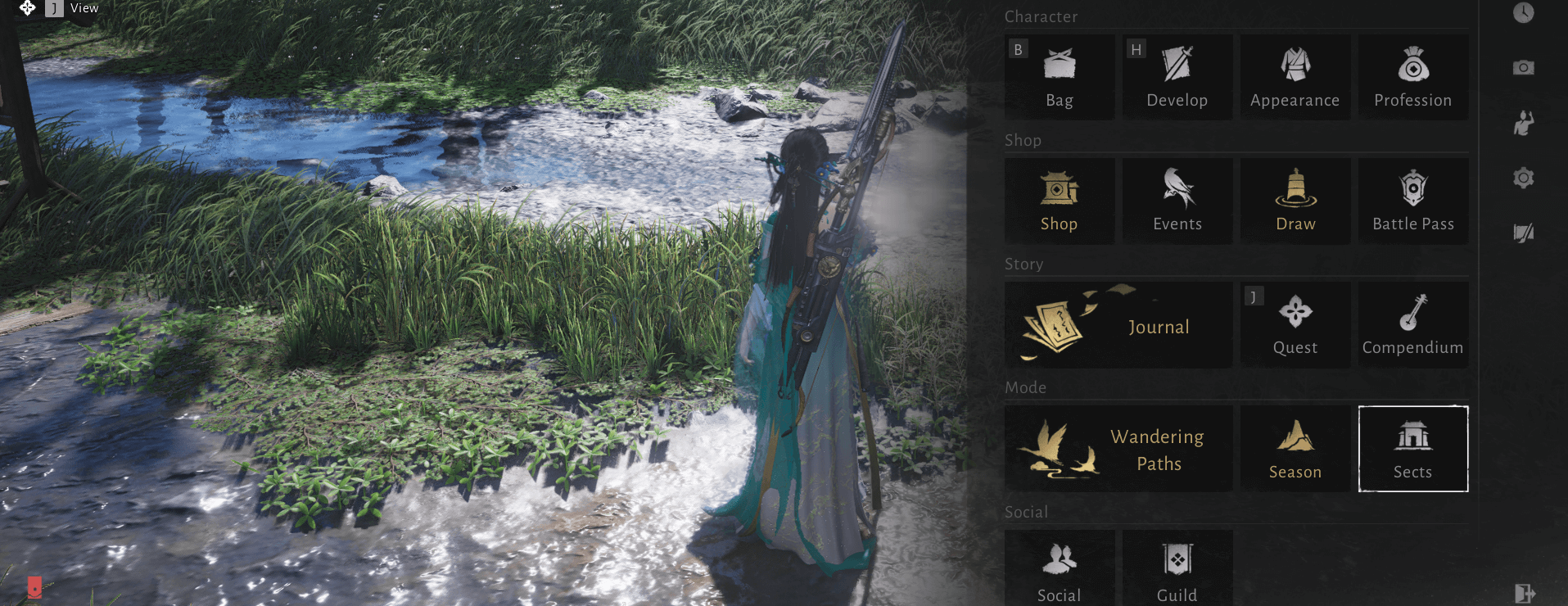Open settings via the gear icon
Viewport: 1568px width, 606px height.
(1523, 178)
